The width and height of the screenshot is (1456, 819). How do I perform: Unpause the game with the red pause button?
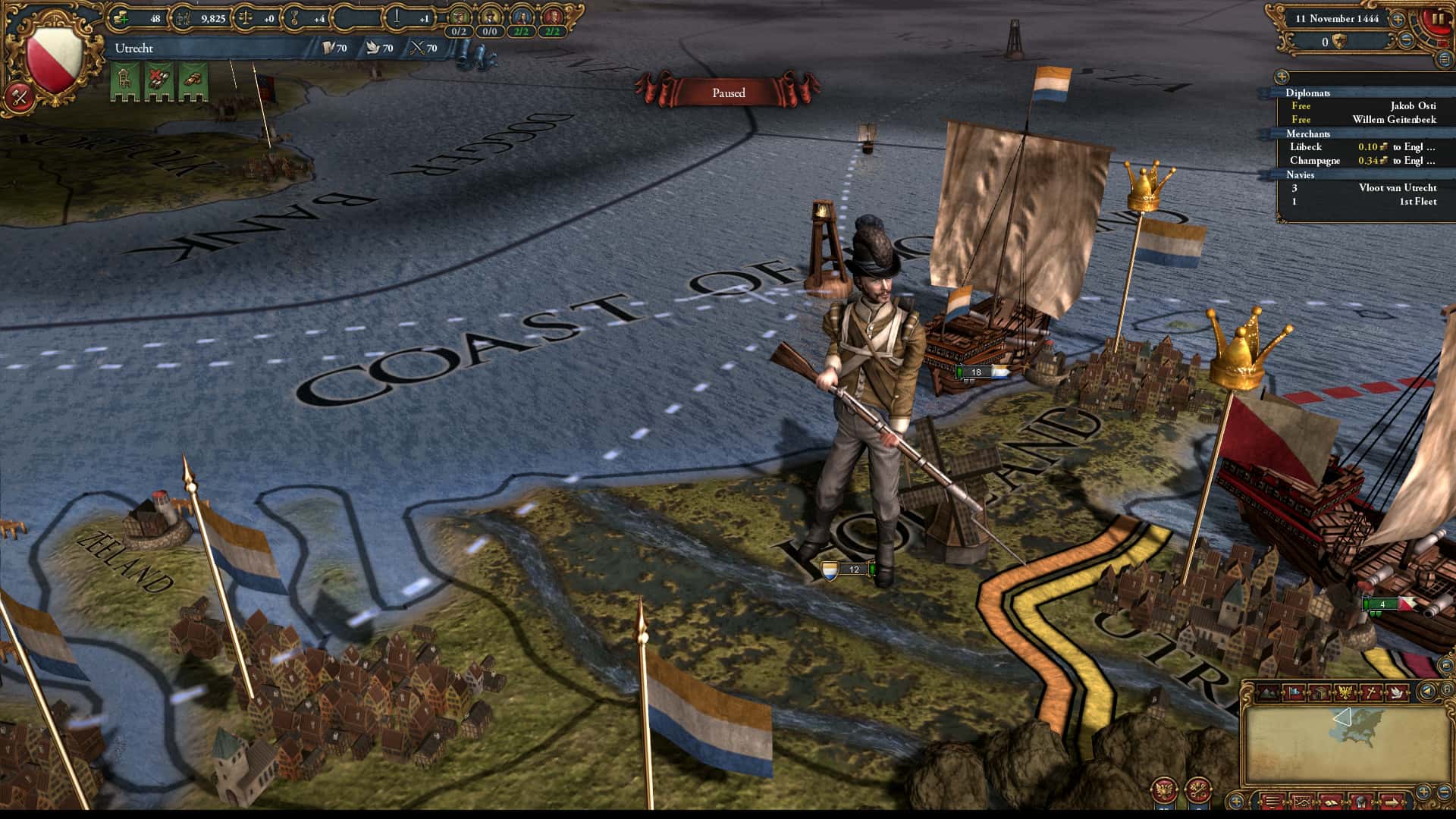[x=1439, y=19]
